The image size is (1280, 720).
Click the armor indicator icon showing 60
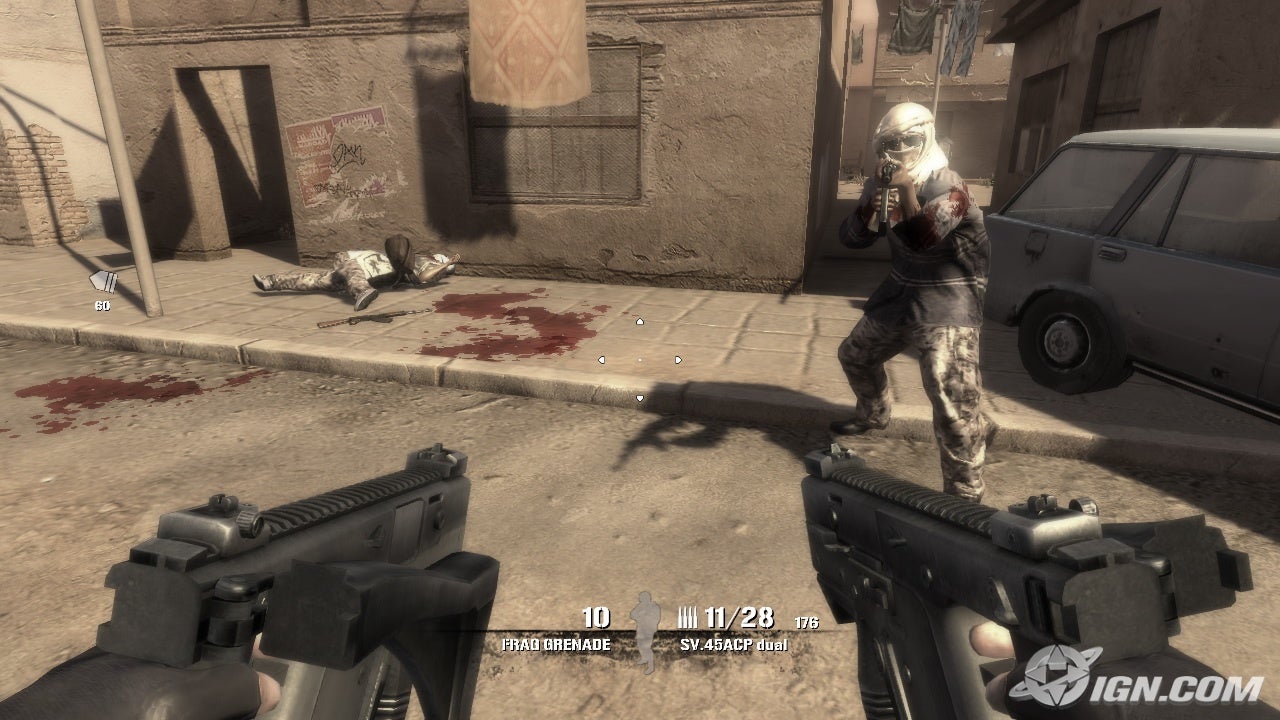[x=103, y=283]
